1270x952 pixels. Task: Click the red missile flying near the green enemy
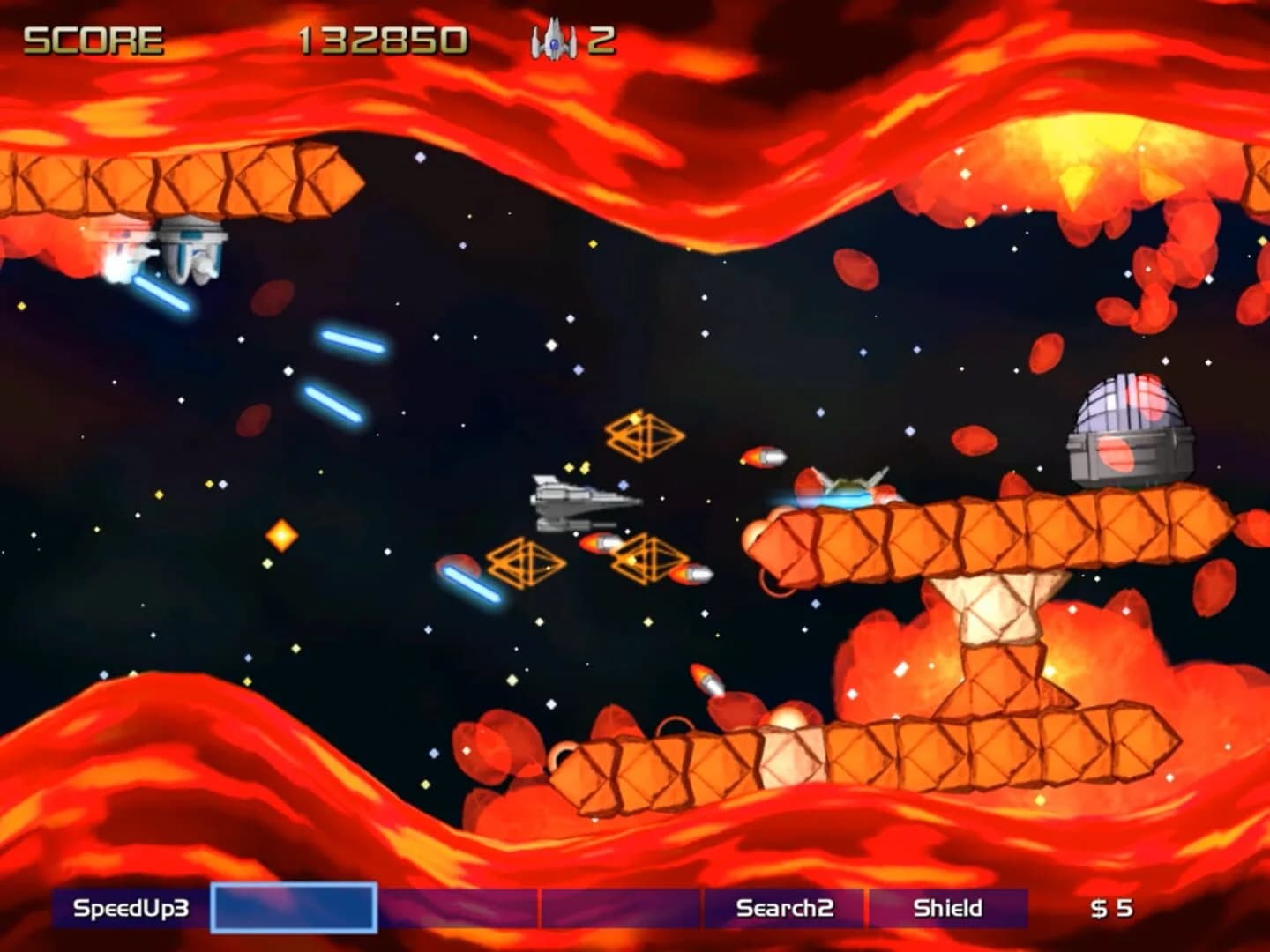[764, 457]
